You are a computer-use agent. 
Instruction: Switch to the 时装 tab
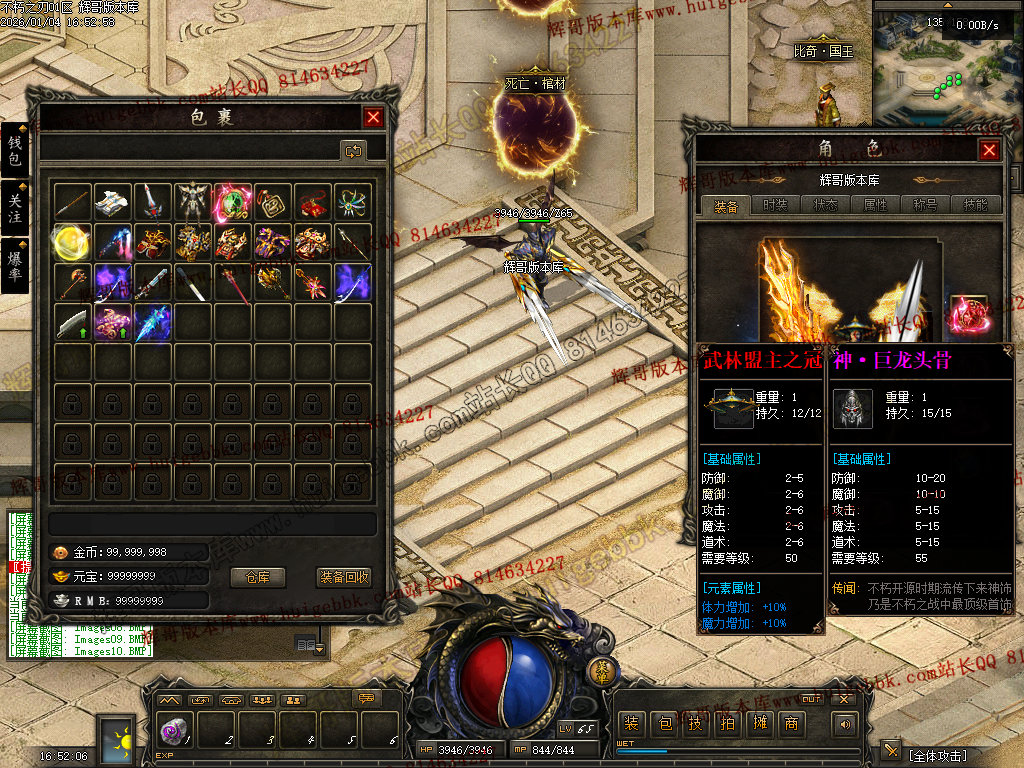(774, 205)
